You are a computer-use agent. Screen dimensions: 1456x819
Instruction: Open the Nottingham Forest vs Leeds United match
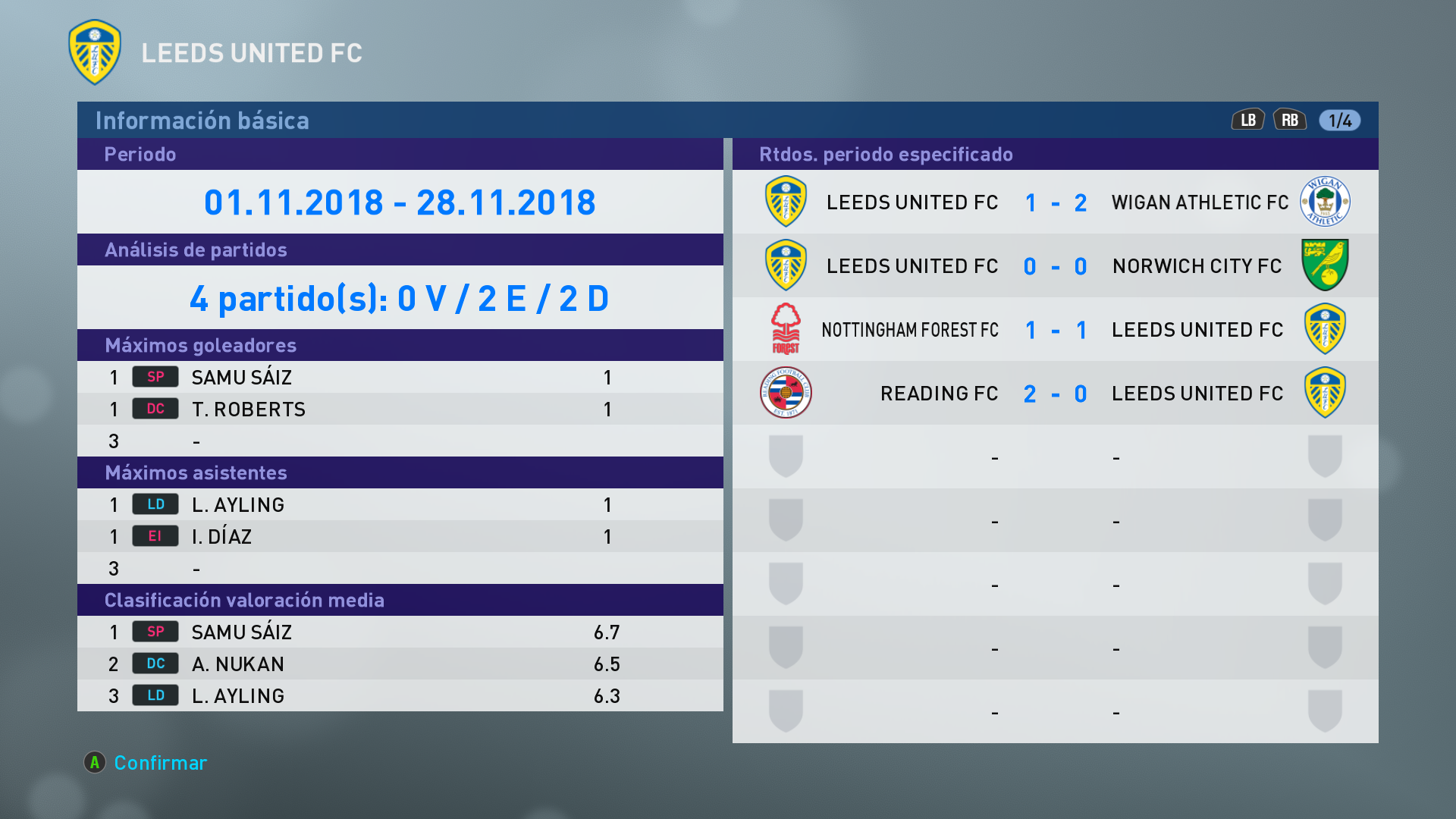coord(1055,330)
